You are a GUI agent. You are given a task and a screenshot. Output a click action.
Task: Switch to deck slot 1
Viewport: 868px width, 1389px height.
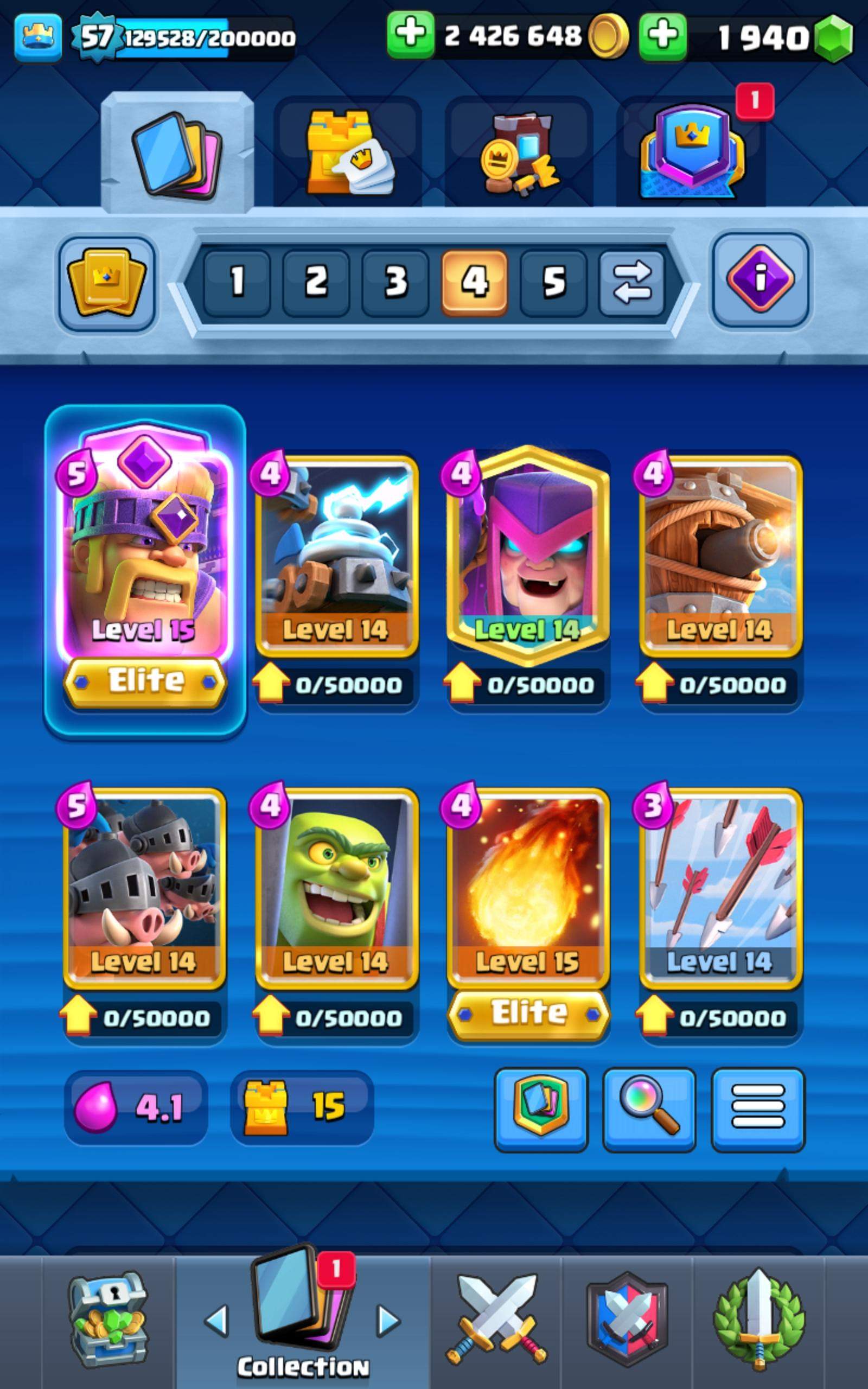[x=237, y=281]
